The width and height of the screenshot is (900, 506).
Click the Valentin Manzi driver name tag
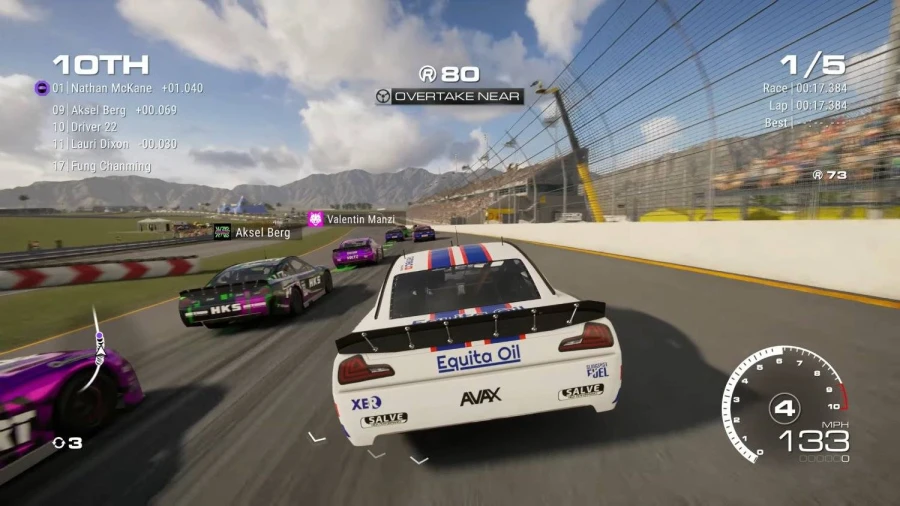pos(360,219)
